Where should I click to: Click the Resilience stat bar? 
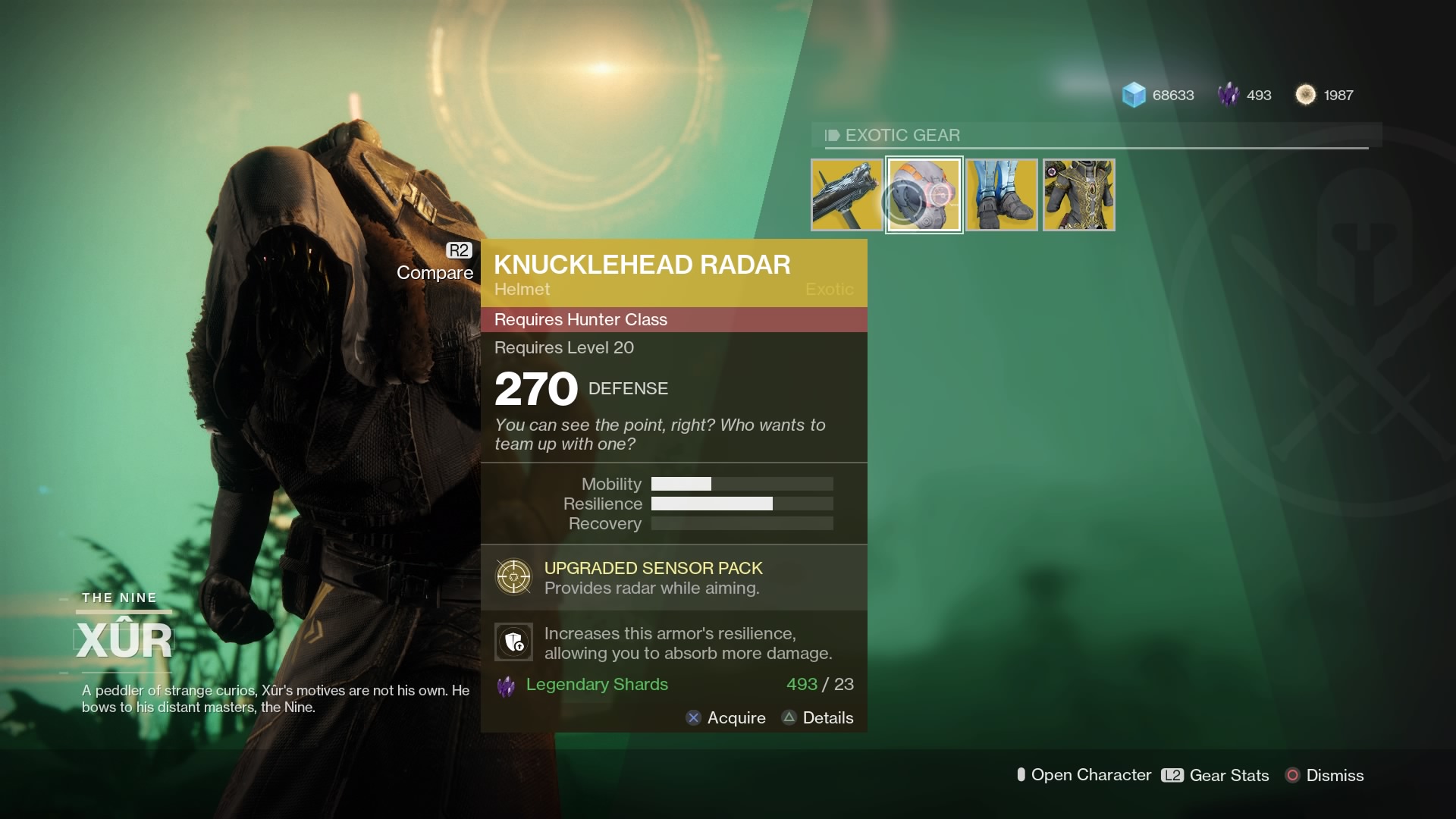pyautogui.click(x=742, y=503)
